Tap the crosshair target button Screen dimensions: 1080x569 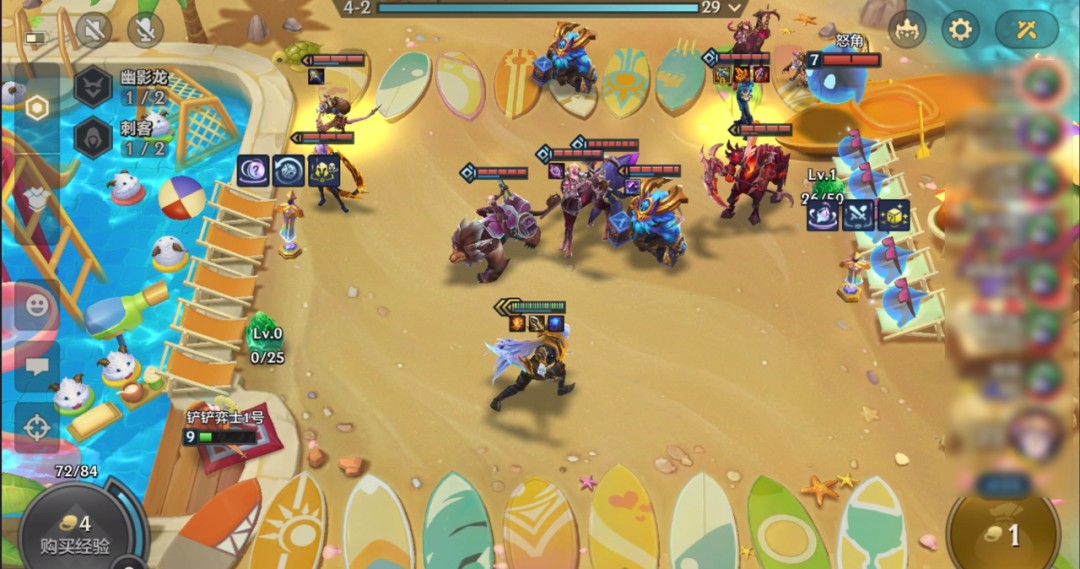coord(37,428)
